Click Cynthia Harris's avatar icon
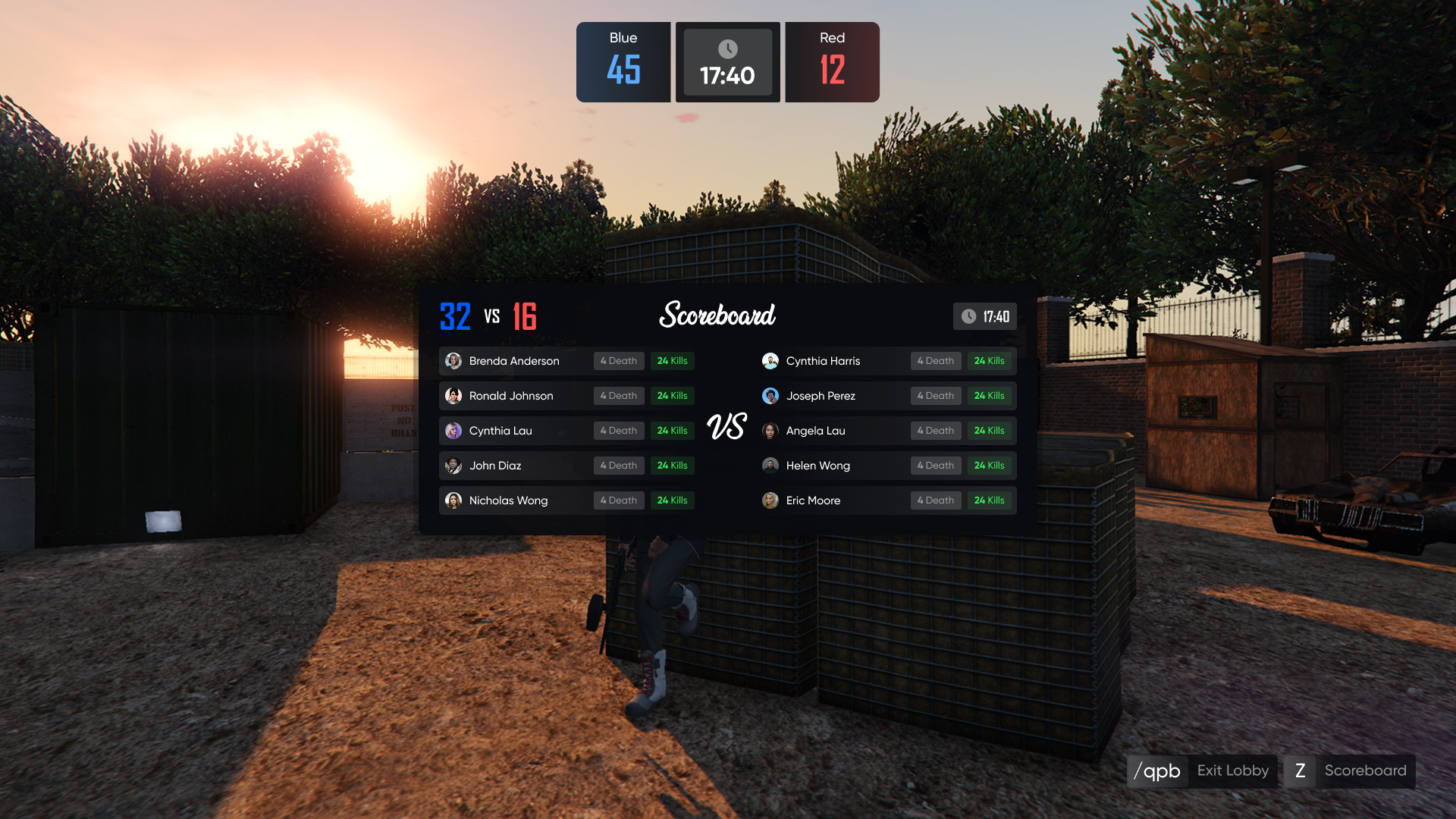Viewport: 1456px width, 819px height. [x=771, y=361]
